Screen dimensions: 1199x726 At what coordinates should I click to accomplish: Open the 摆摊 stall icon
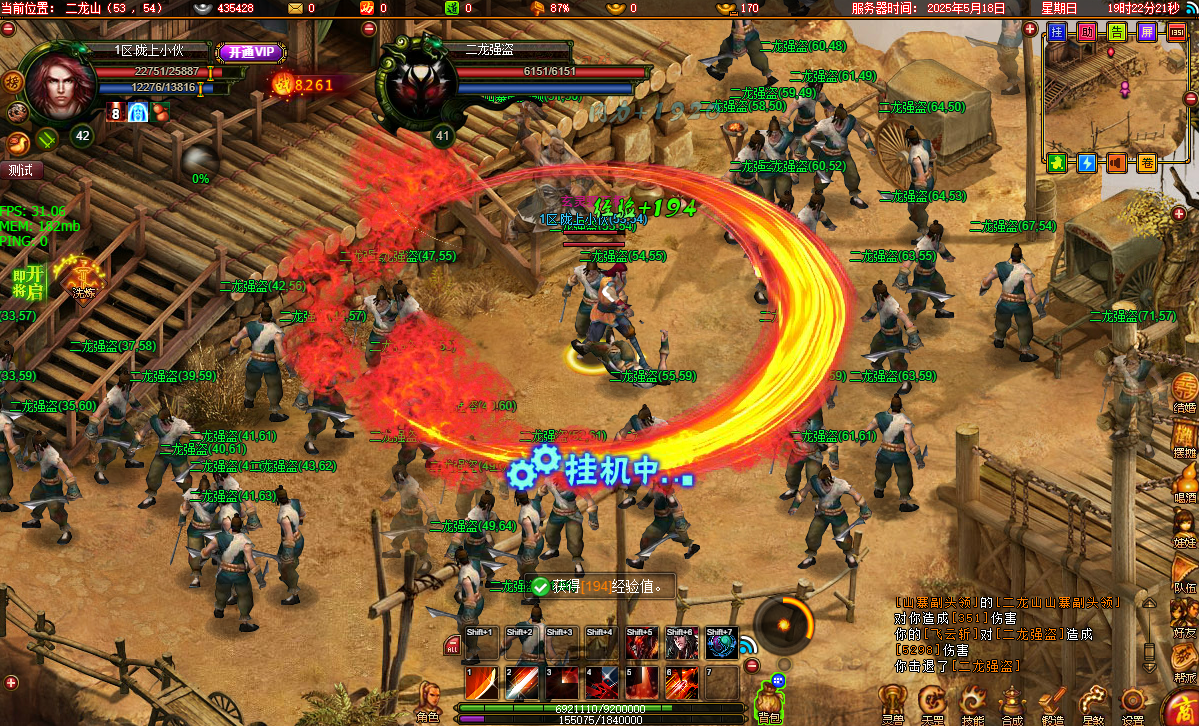point(1185,436)
